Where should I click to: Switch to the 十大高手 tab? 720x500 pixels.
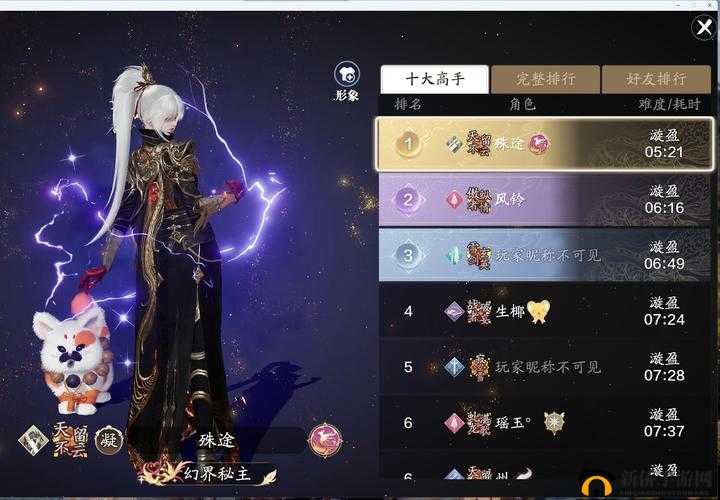click(434, 79)
